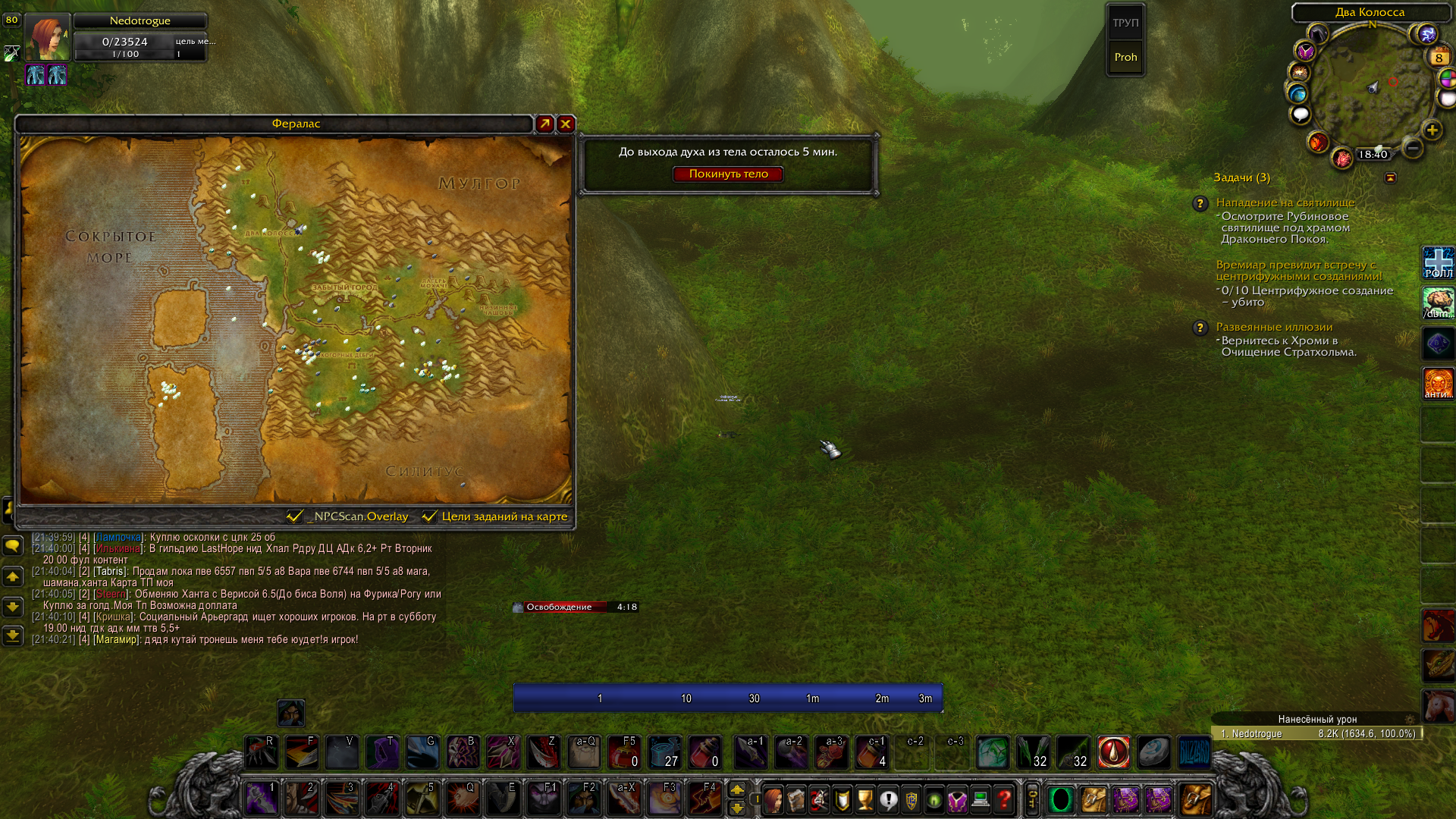Use the Hearthstone action slot
Image resolution: width=1456 pixels, height=819 pixels.
coord(1153,752)
